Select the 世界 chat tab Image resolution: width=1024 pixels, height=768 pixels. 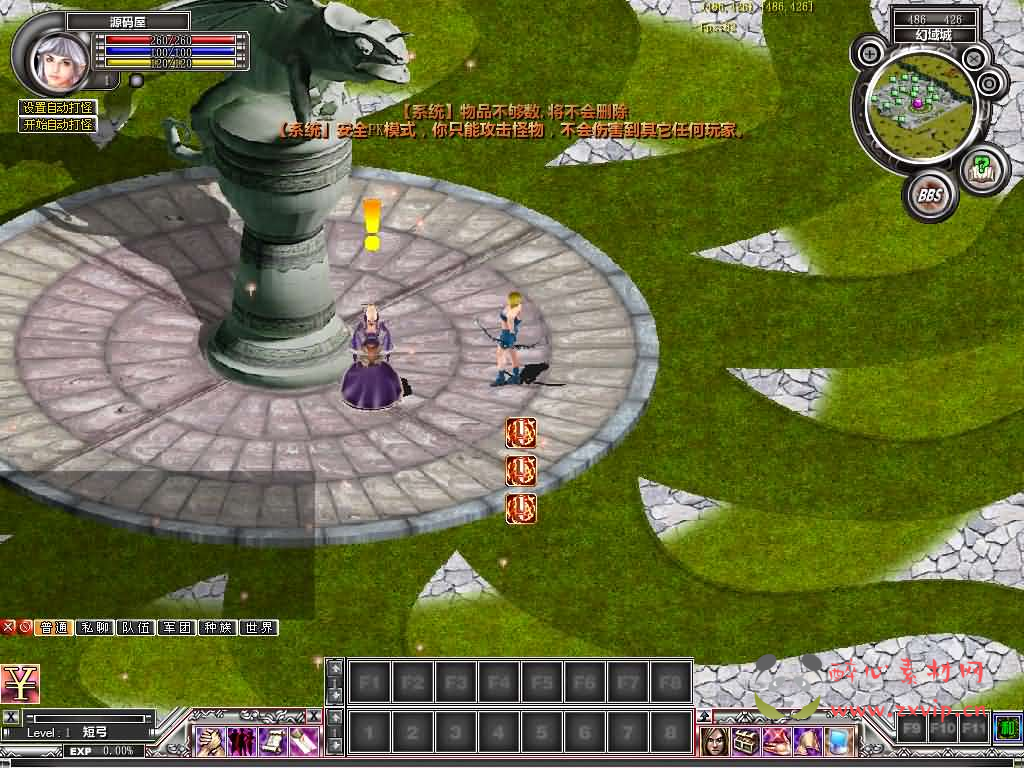click(259, 628)
